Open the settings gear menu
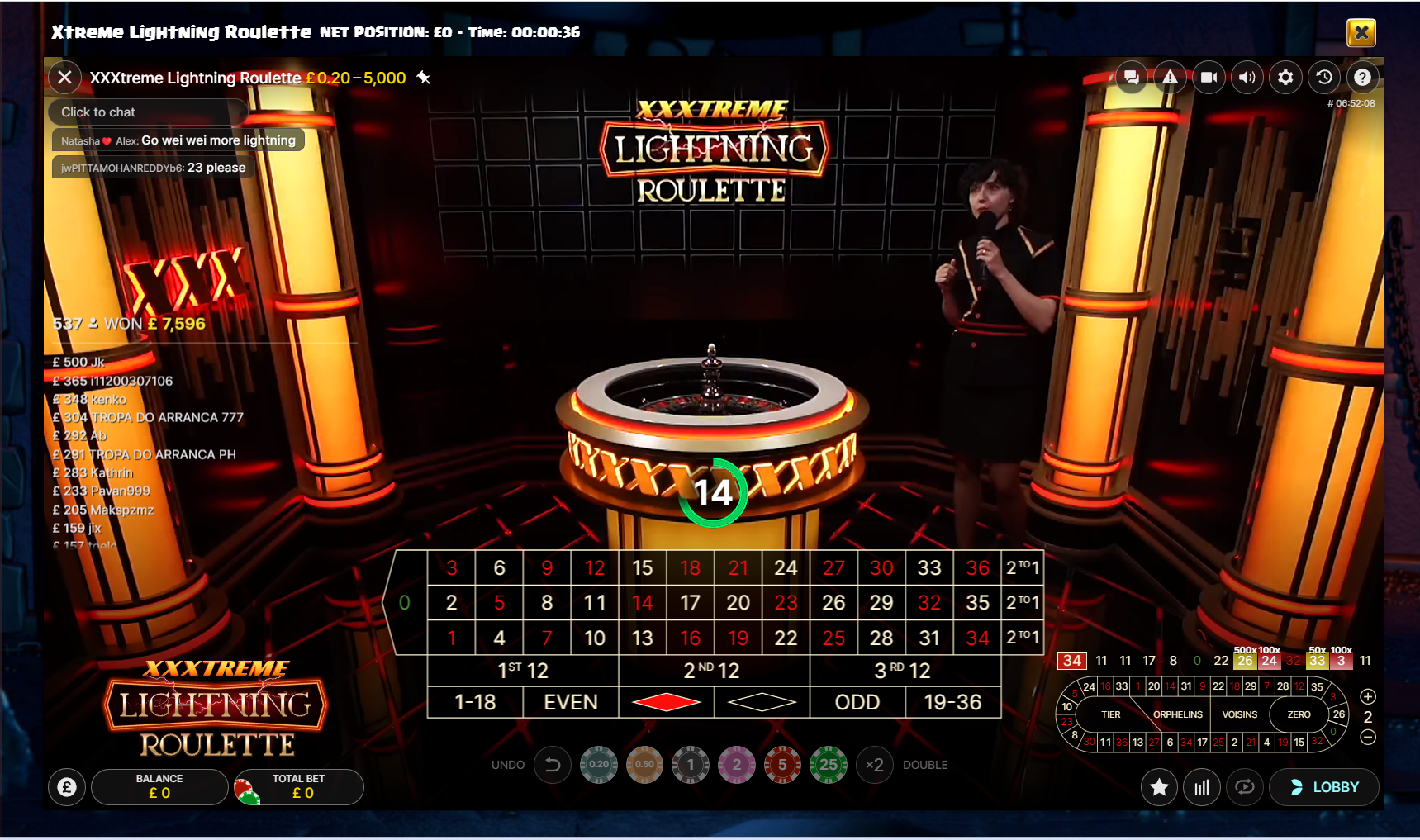Screen dimensions: 1420x840 pyautogui.click(x=1285, y=77)
